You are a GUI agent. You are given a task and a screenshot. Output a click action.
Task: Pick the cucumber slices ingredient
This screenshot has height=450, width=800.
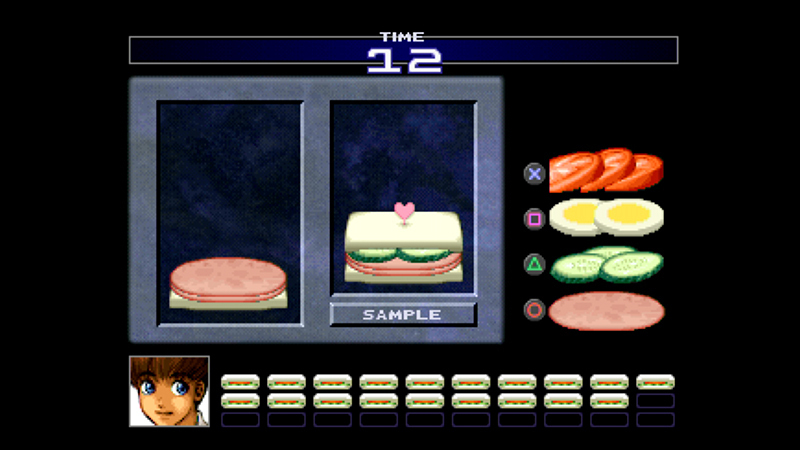tap(606, 264)
